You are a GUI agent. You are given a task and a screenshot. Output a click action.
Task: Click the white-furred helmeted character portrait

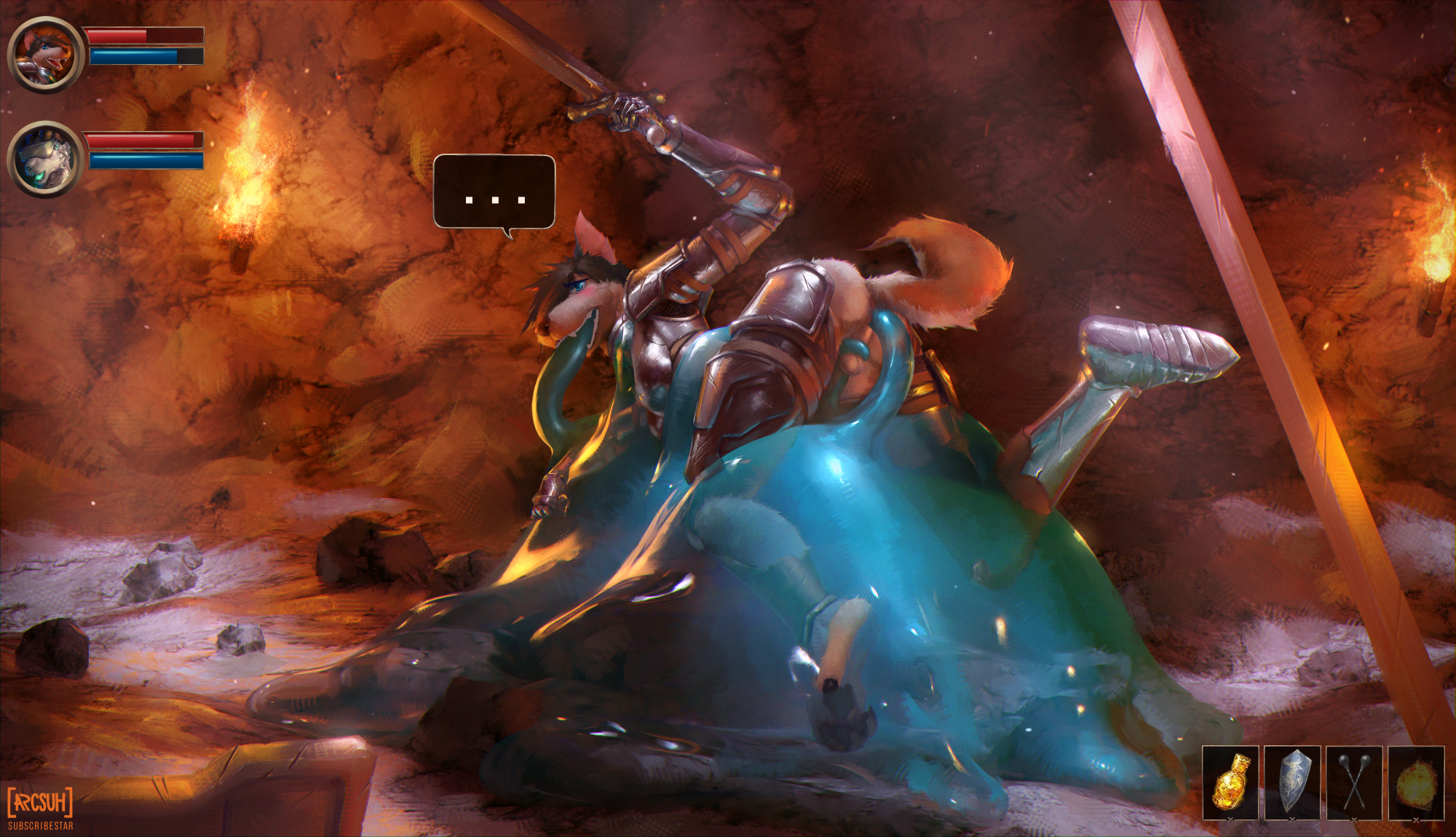point(45,159)
